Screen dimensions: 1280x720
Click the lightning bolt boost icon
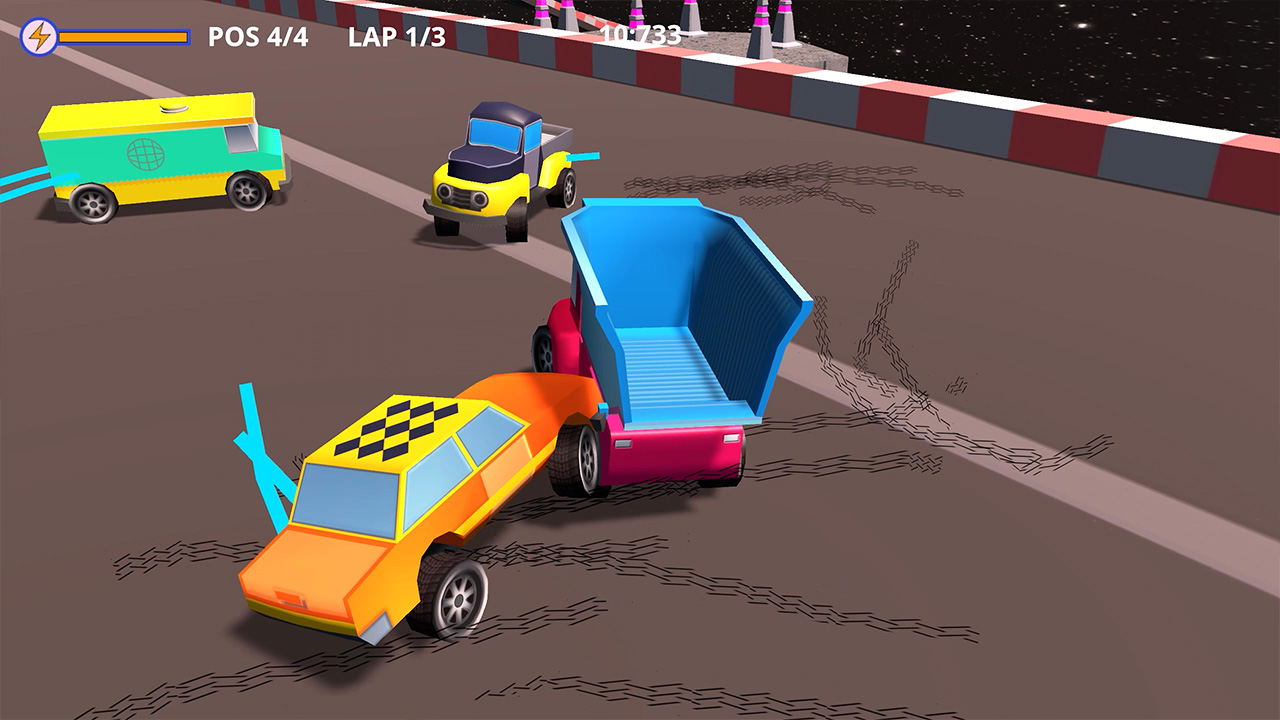pyautogui.click(x=38, y=36)
